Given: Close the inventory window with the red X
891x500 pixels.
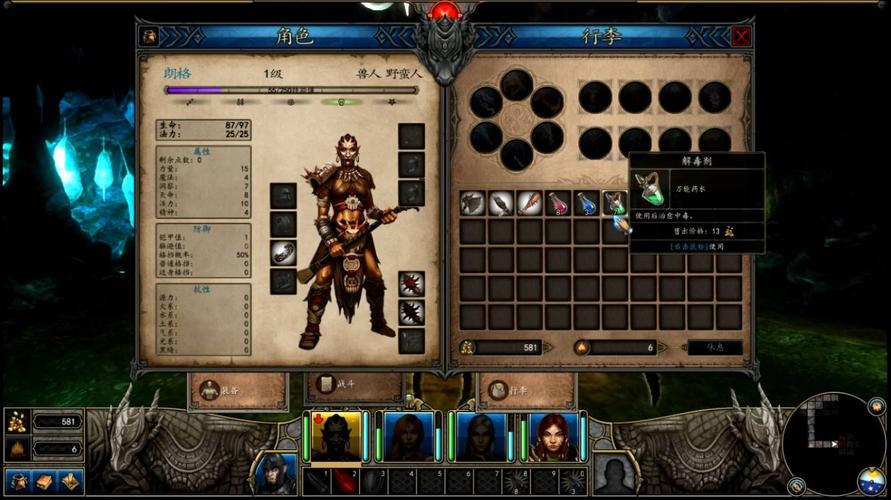Looking at the screenshot, I should pyautogui.click(x=741, y=37).
